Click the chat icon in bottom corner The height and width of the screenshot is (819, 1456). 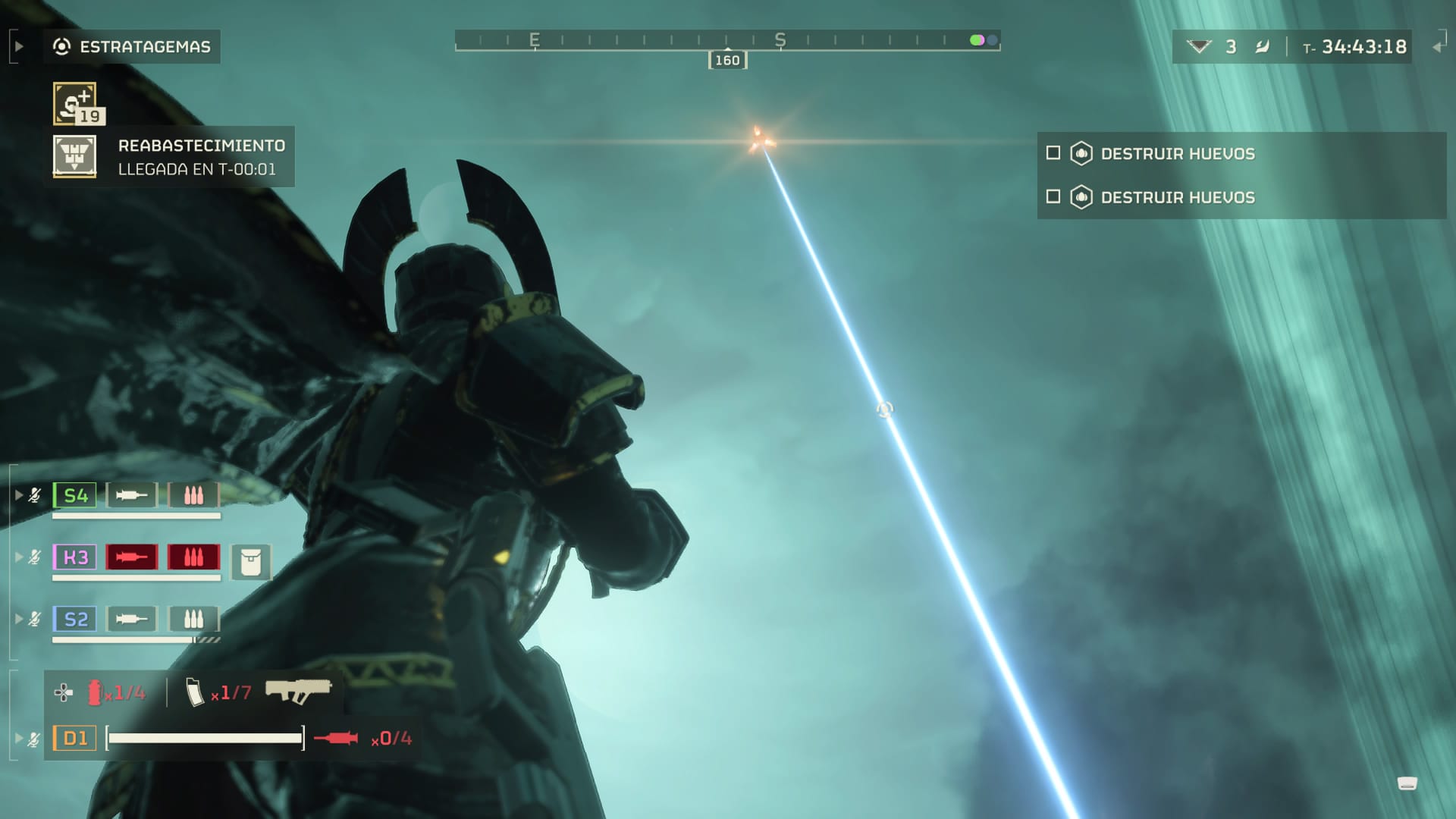[x=1407, y=784]
